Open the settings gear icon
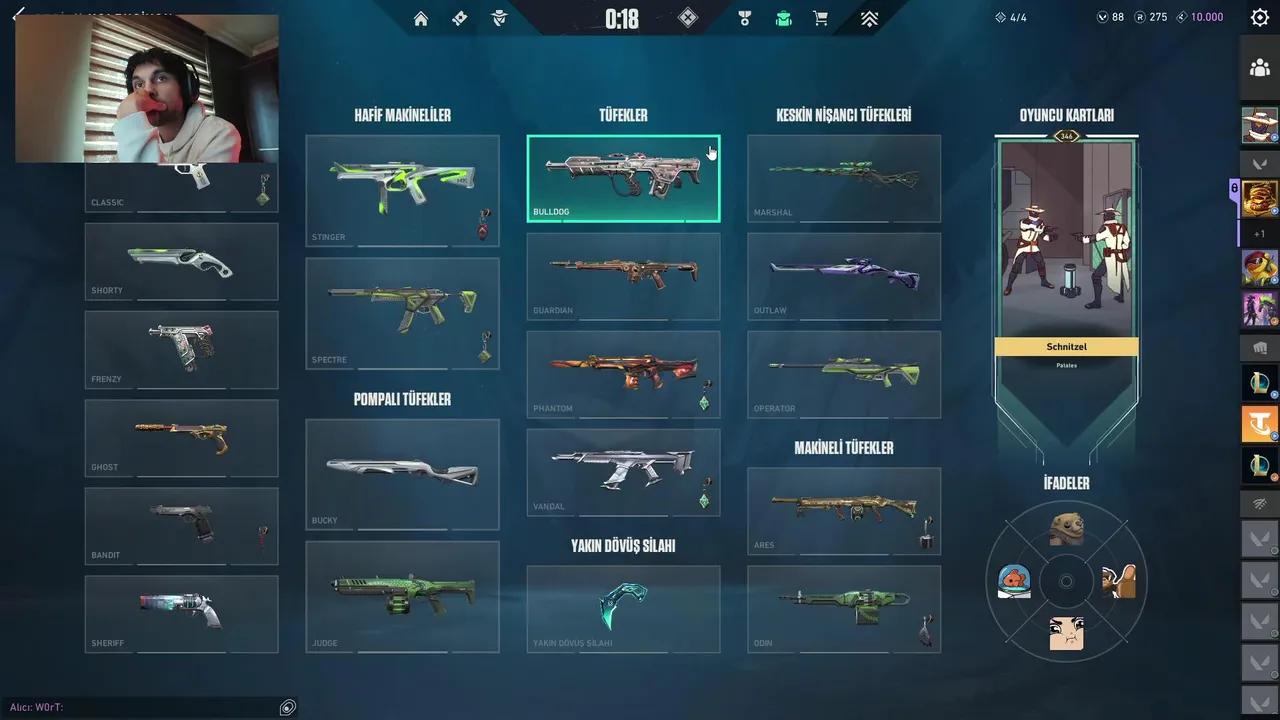Screen dimensions: 1280x720 pyautogui.click(x=1260, y=17)
